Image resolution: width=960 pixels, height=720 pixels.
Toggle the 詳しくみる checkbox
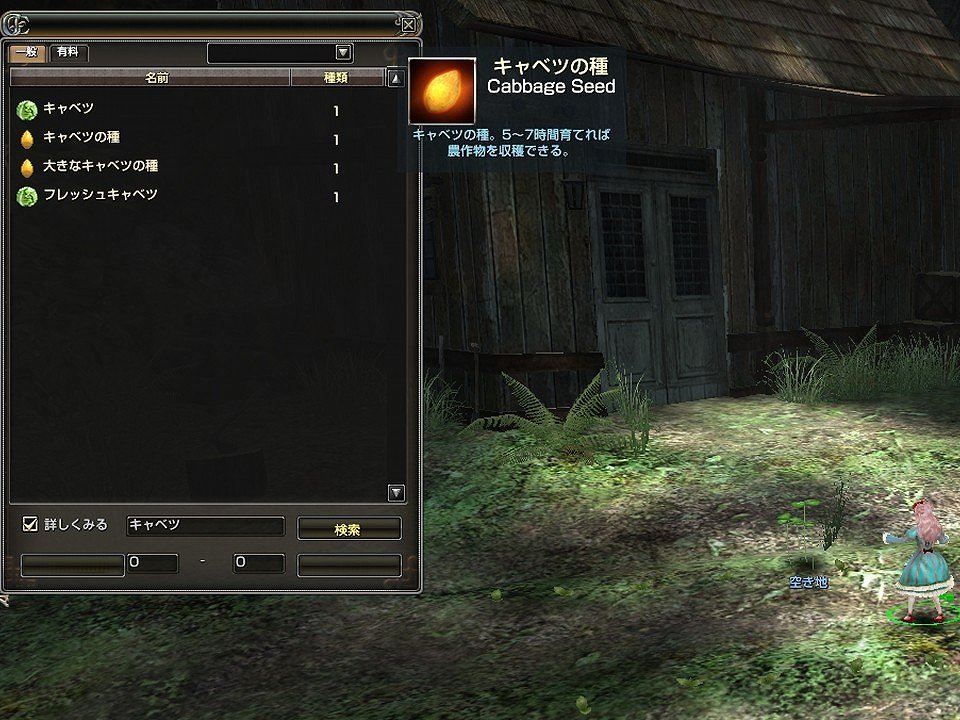click(x=30, y=524)
